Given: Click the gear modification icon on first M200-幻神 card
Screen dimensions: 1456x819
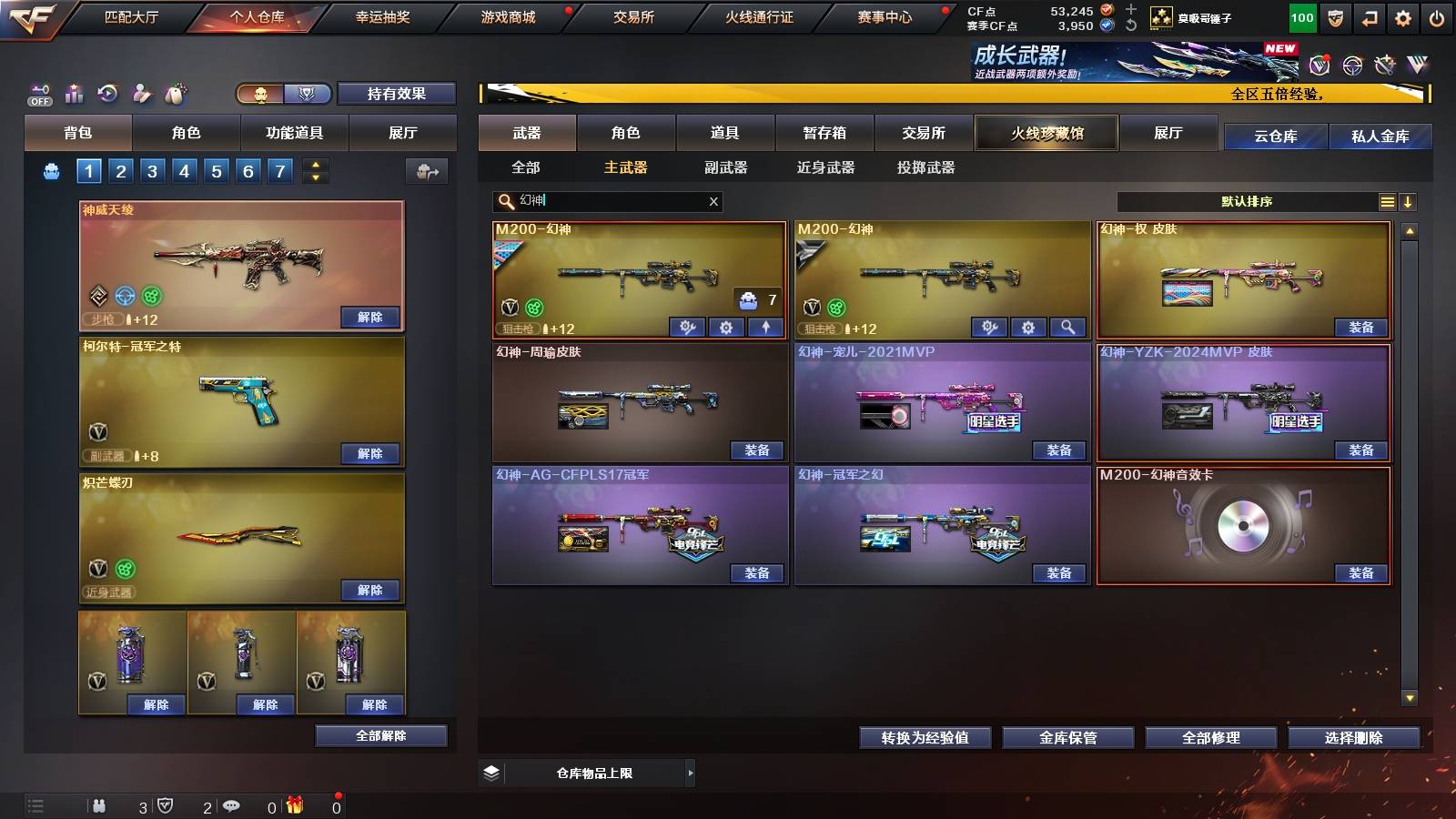Looking at the screenshot, I should click(x=726, y=328).
